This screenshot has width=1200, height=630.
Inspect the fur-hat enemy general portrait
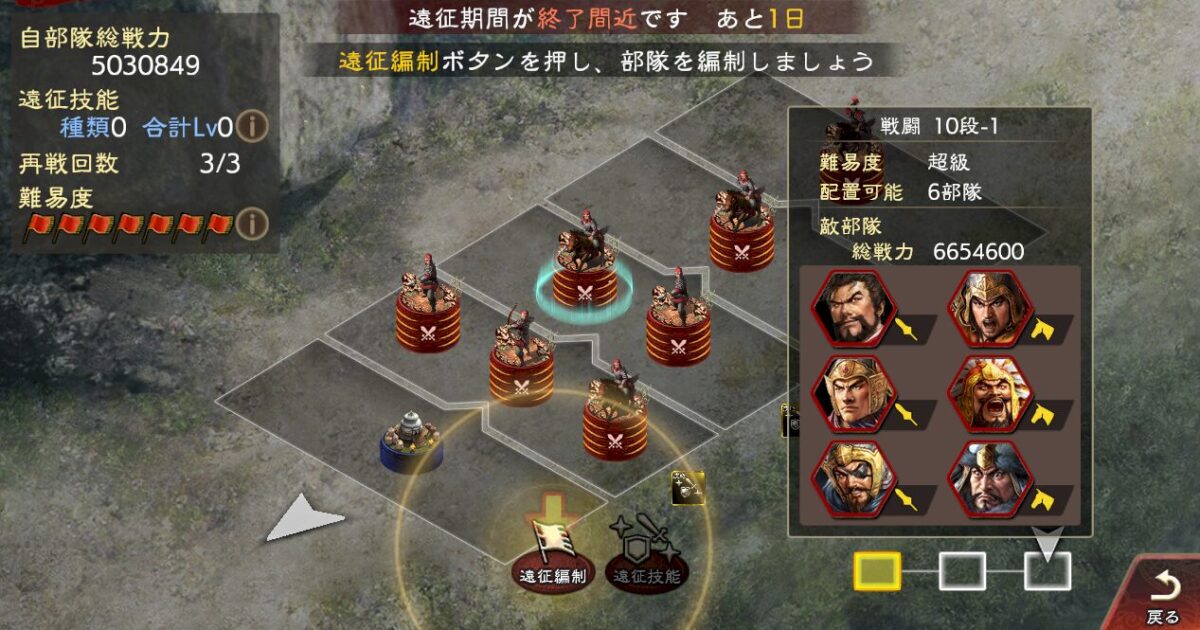[x=989, y=478]
